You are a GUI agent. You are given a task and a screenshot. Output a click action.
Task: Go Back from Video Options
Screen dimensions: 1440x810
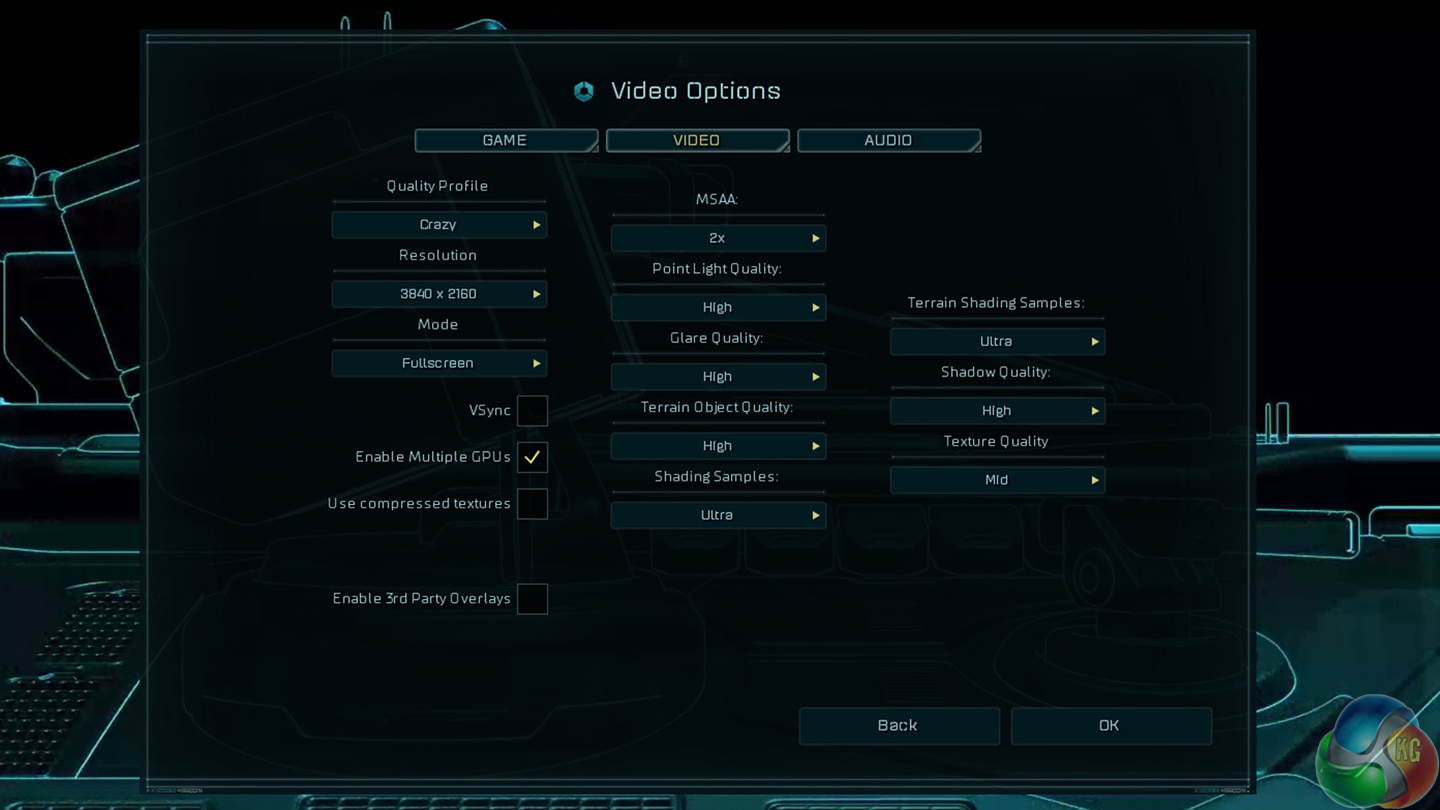click(898, 726)
